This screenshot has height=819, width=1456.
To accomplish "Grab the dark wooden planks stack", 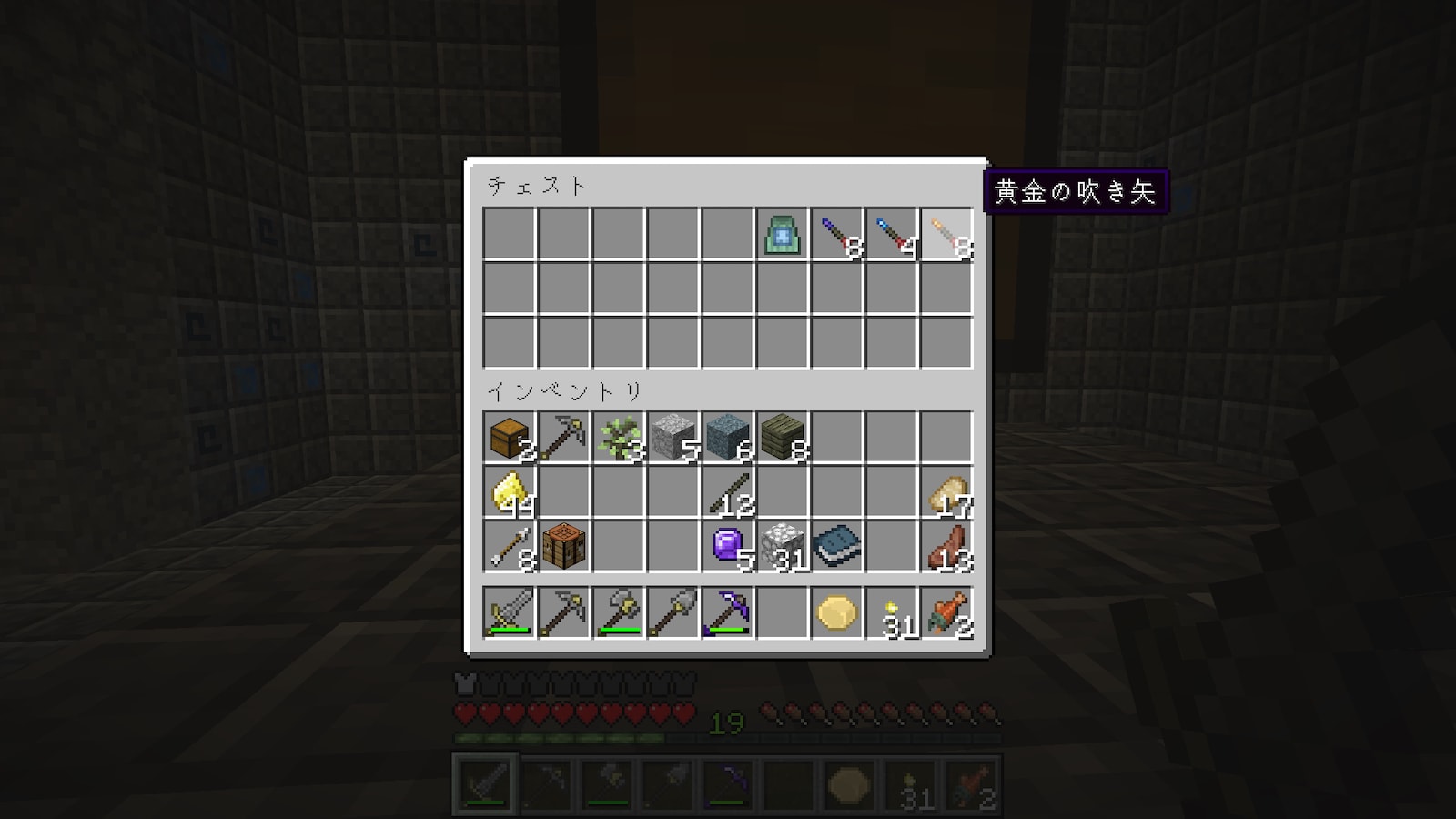I will pyautogui.click(x=783, y=438).
